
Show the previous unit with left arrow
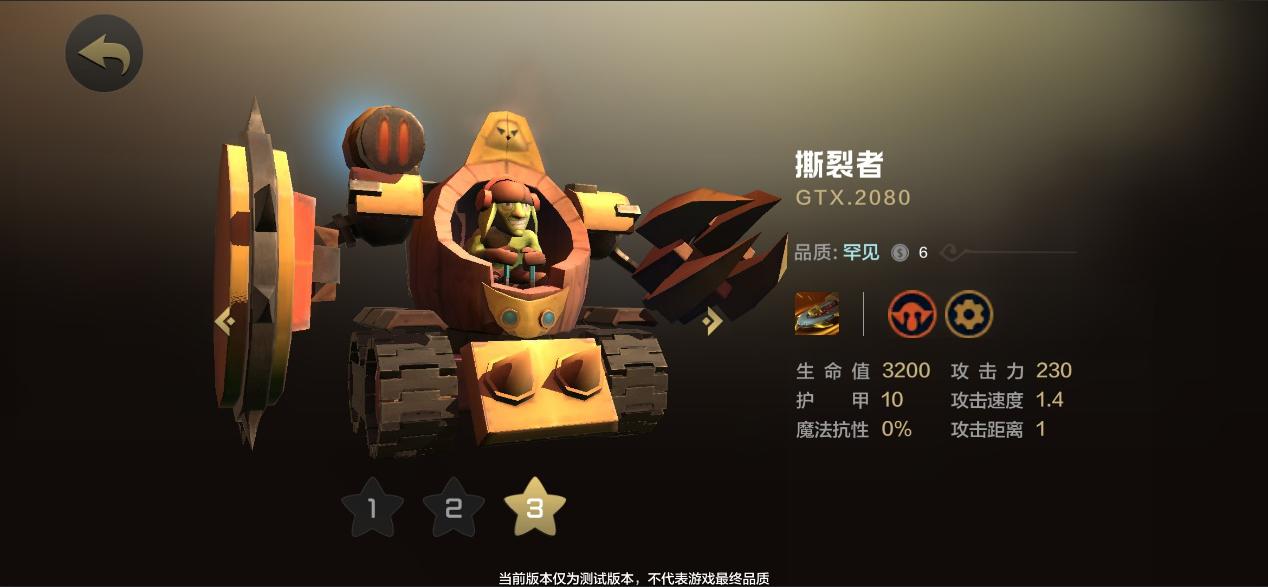coord(225,321)
